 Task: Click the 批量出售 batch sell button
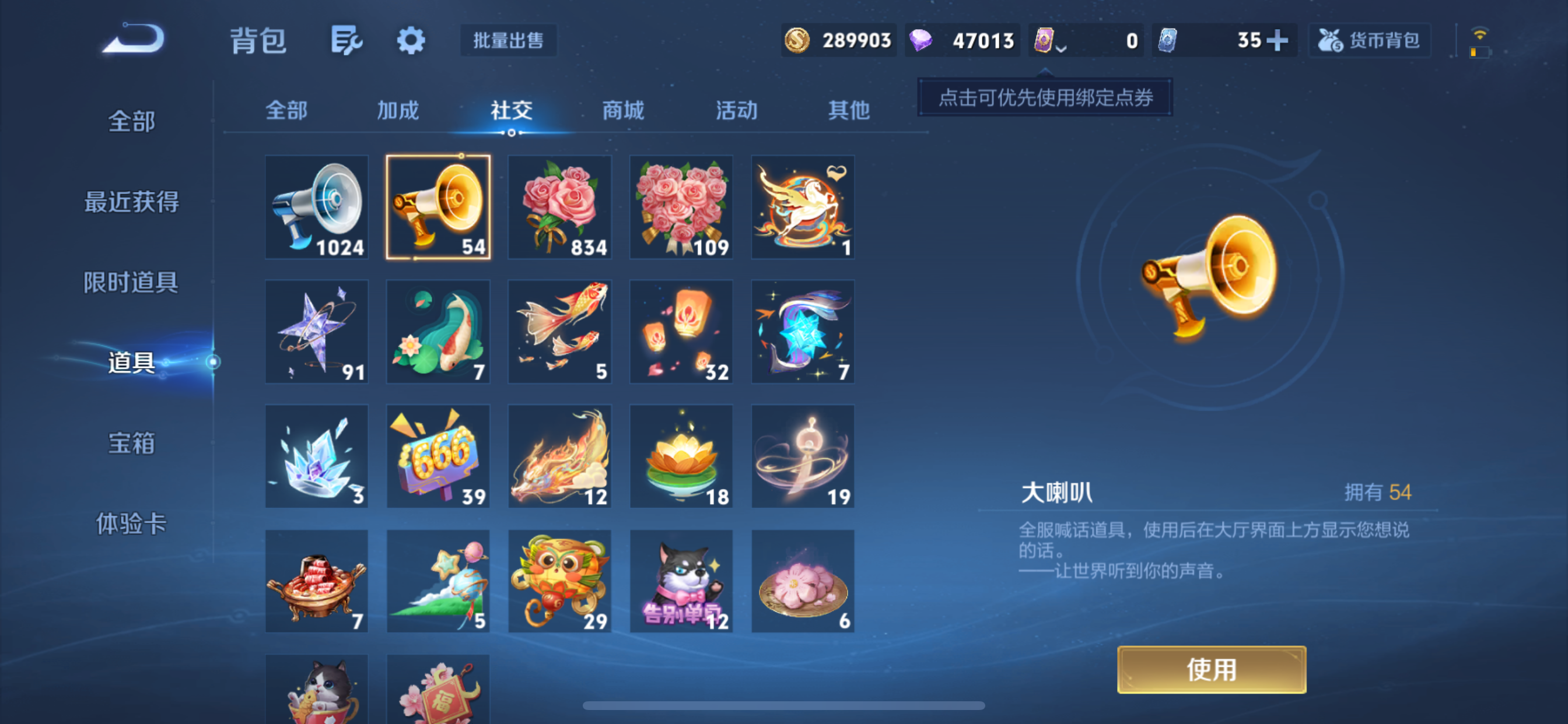[x=508, y=41]
